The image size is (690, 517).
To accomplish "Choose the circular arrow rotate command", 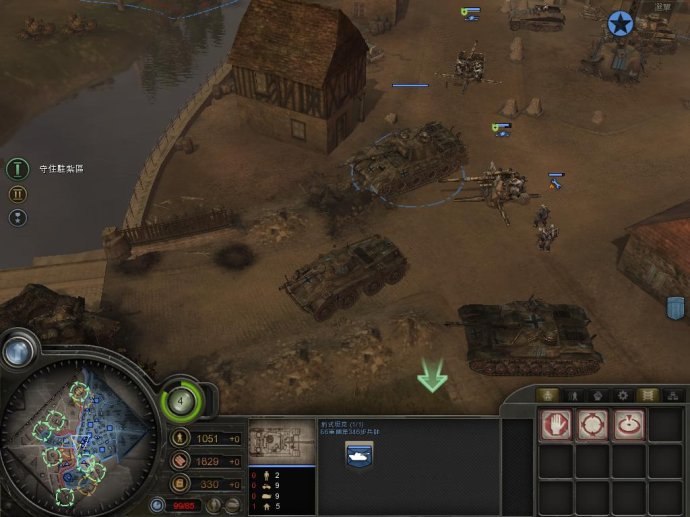I will [x=629, y=425].
